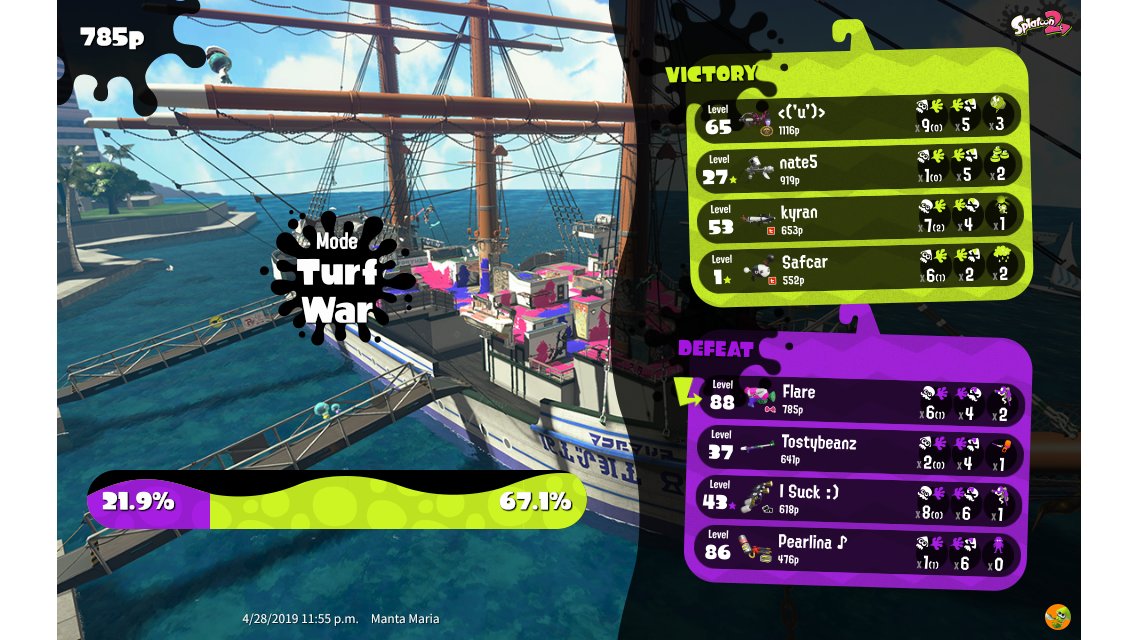Choose kyran's result row

[858, 218]
